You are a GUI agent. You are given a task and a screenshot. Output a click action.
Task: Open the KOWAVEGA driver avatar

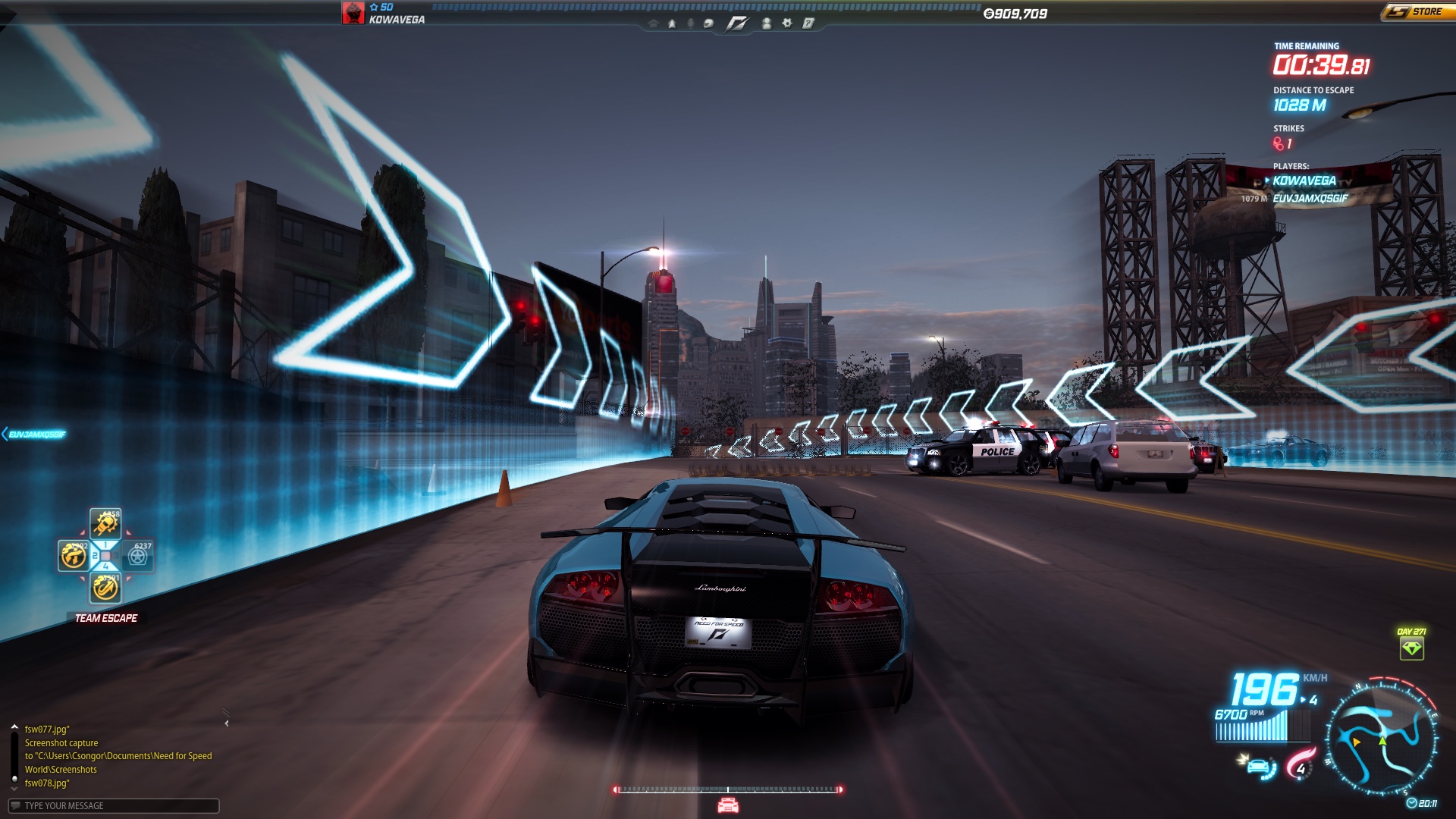coord(353,13)
